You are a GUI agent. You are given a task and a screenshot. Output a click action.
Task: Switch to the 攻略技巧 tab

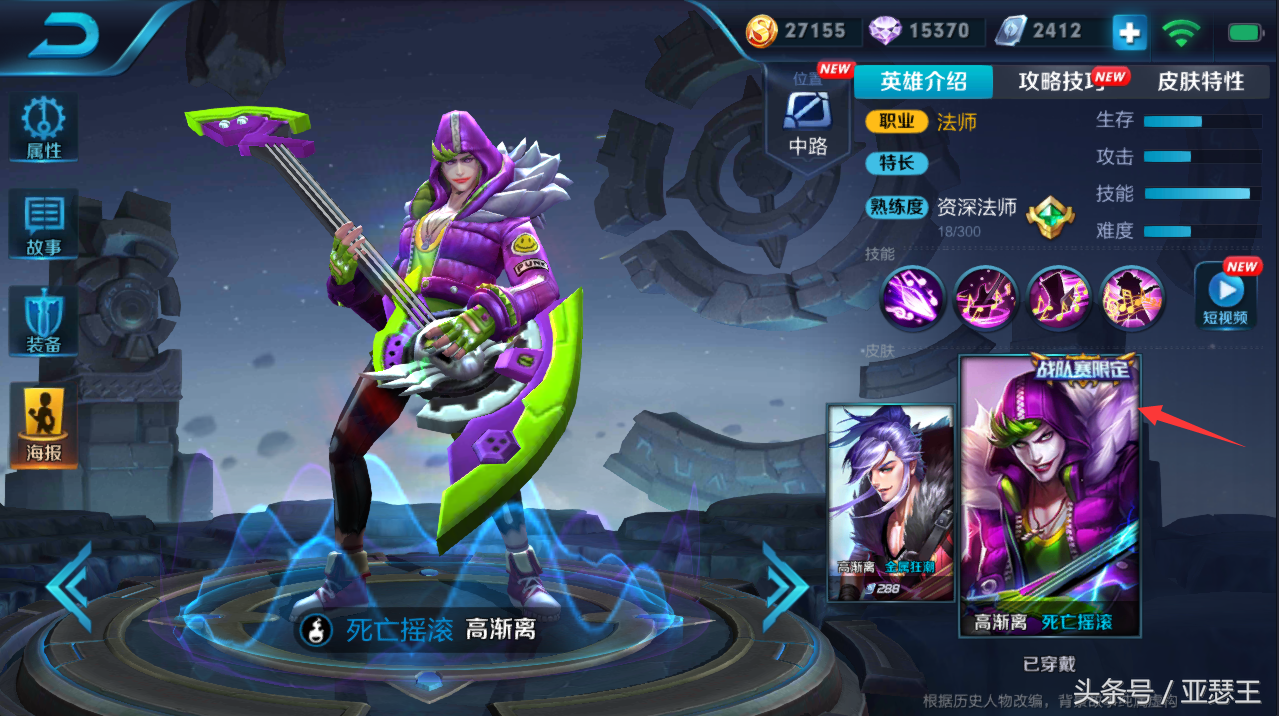pos(1063,82)
